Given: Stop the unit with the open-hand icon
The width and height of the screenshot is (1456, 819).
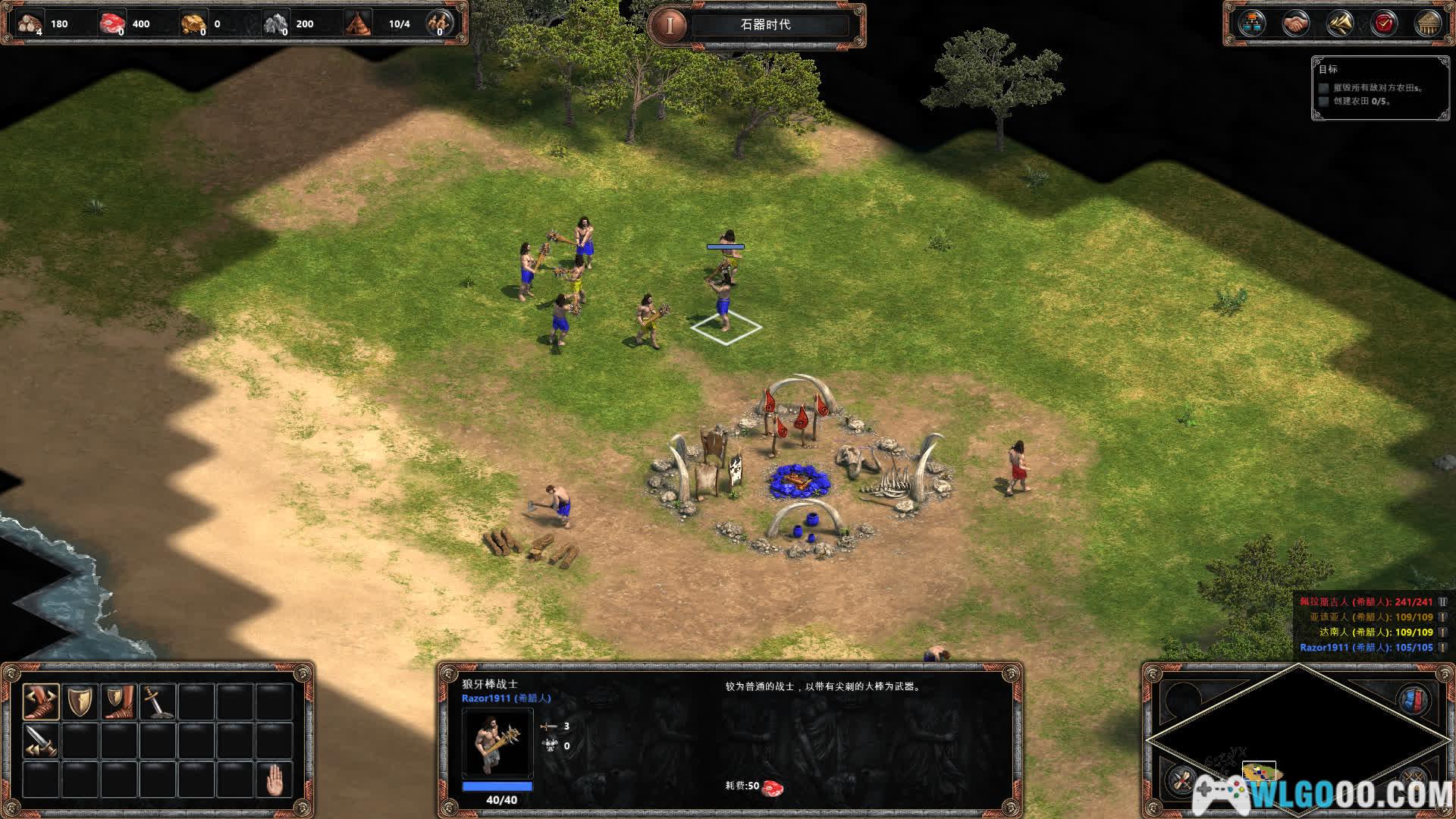Looking at the screenshot, I should coord(275,780).
